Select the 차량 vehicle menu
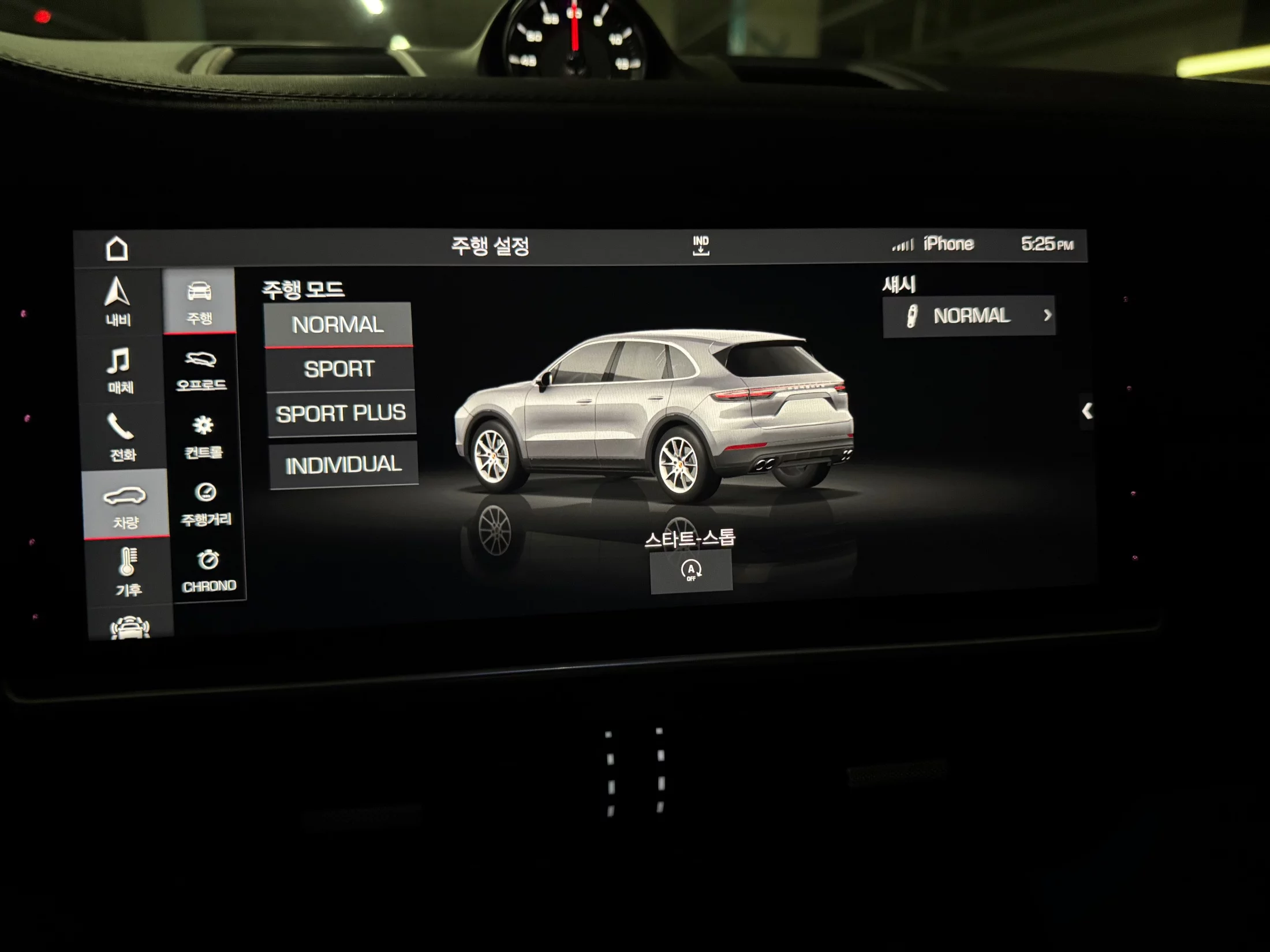The height and width of the screenshot is (952, 1270). [125, 504]
